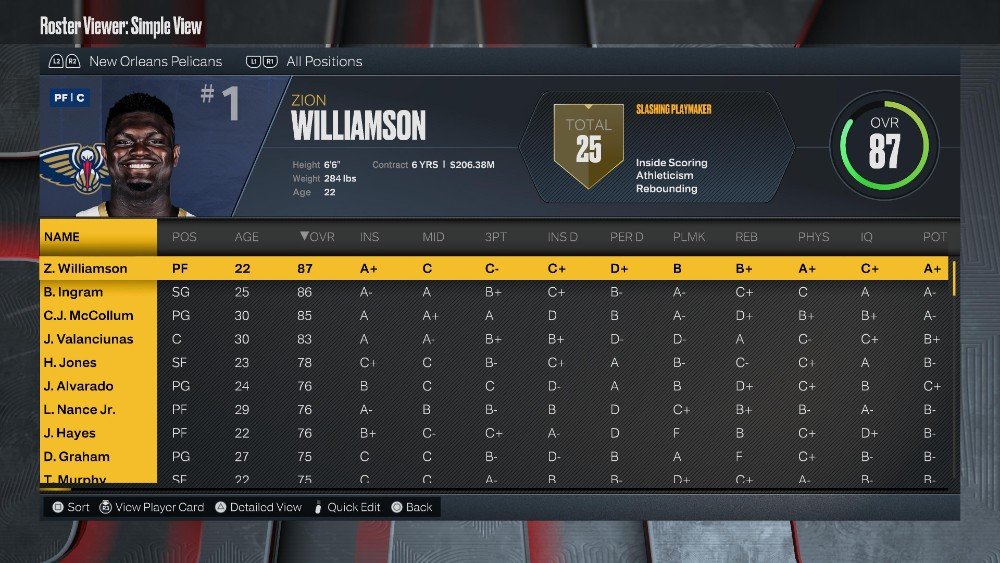
Task: Go Back from the roster viewer
Action: [418, 507]
